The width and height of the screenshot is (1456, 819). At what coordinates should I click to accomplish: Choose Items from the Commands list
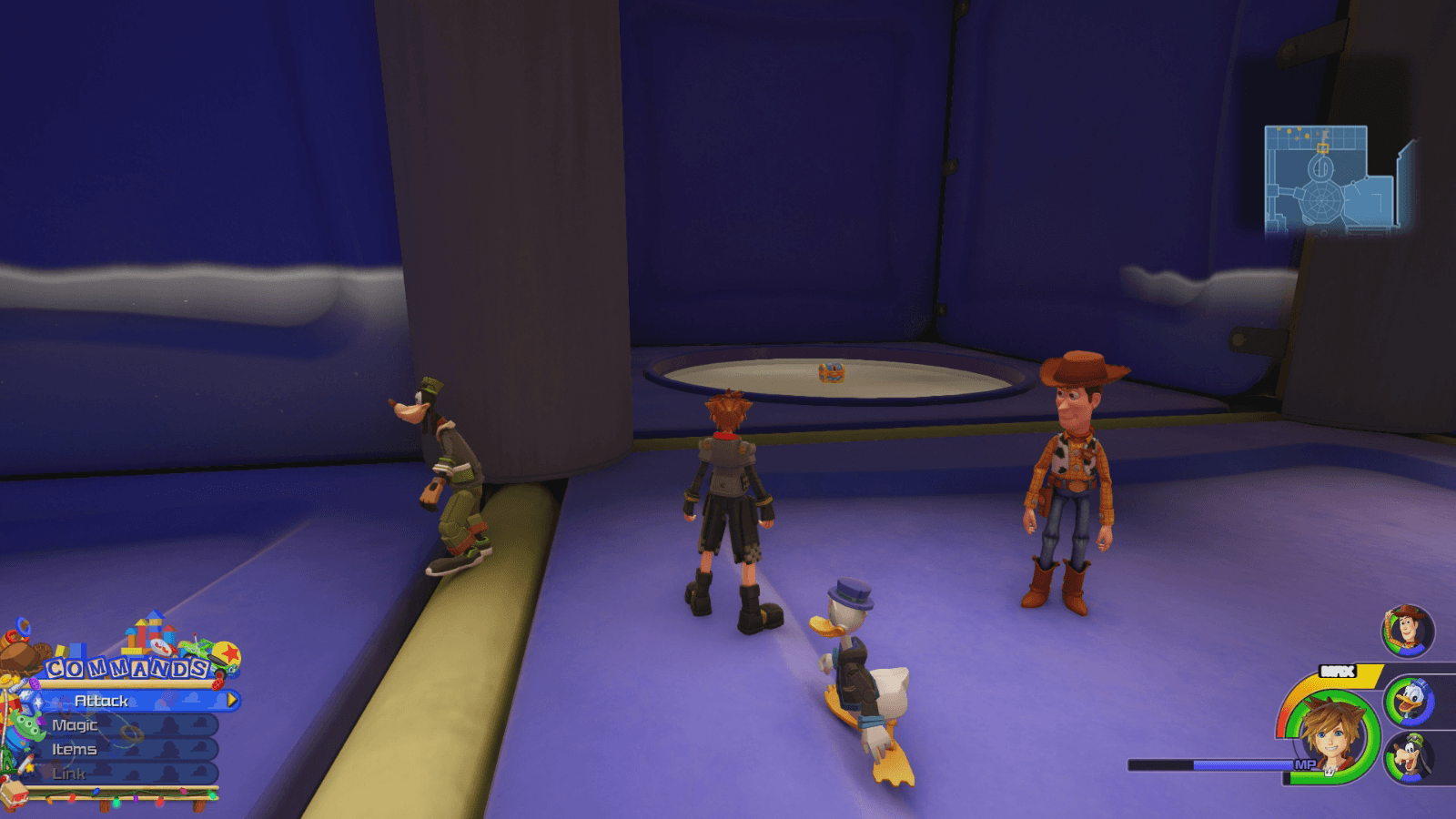point(75,750)
